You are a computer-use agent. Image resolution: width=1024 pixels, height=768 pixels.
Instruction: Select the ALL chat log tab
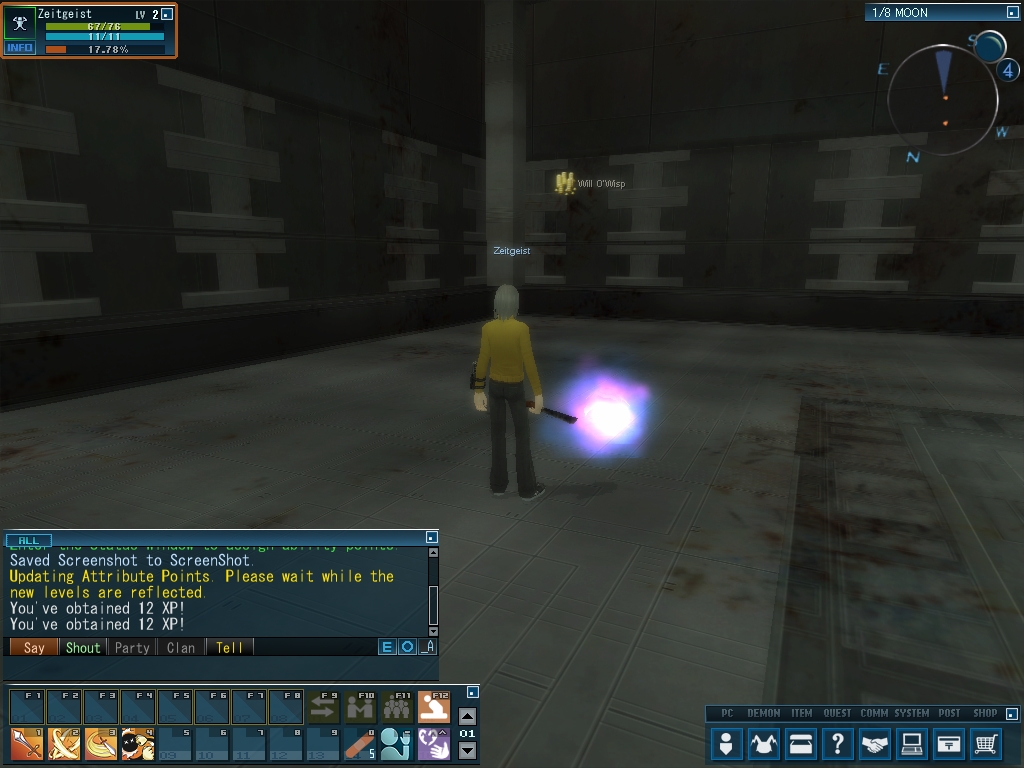[28, 540]
